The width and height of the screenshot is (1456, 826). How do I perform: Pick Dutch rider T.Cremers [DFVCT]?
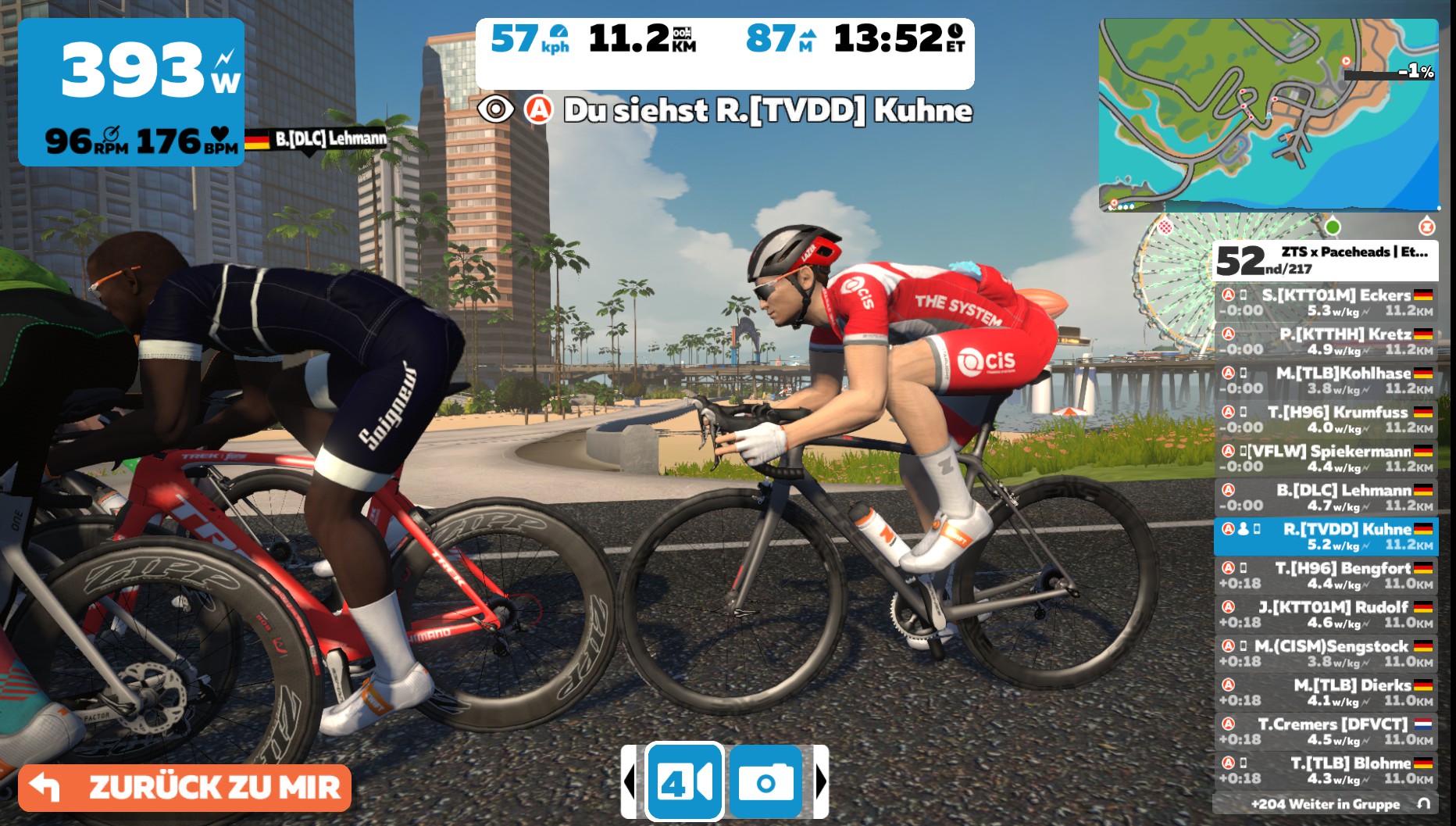(1326, 731)
